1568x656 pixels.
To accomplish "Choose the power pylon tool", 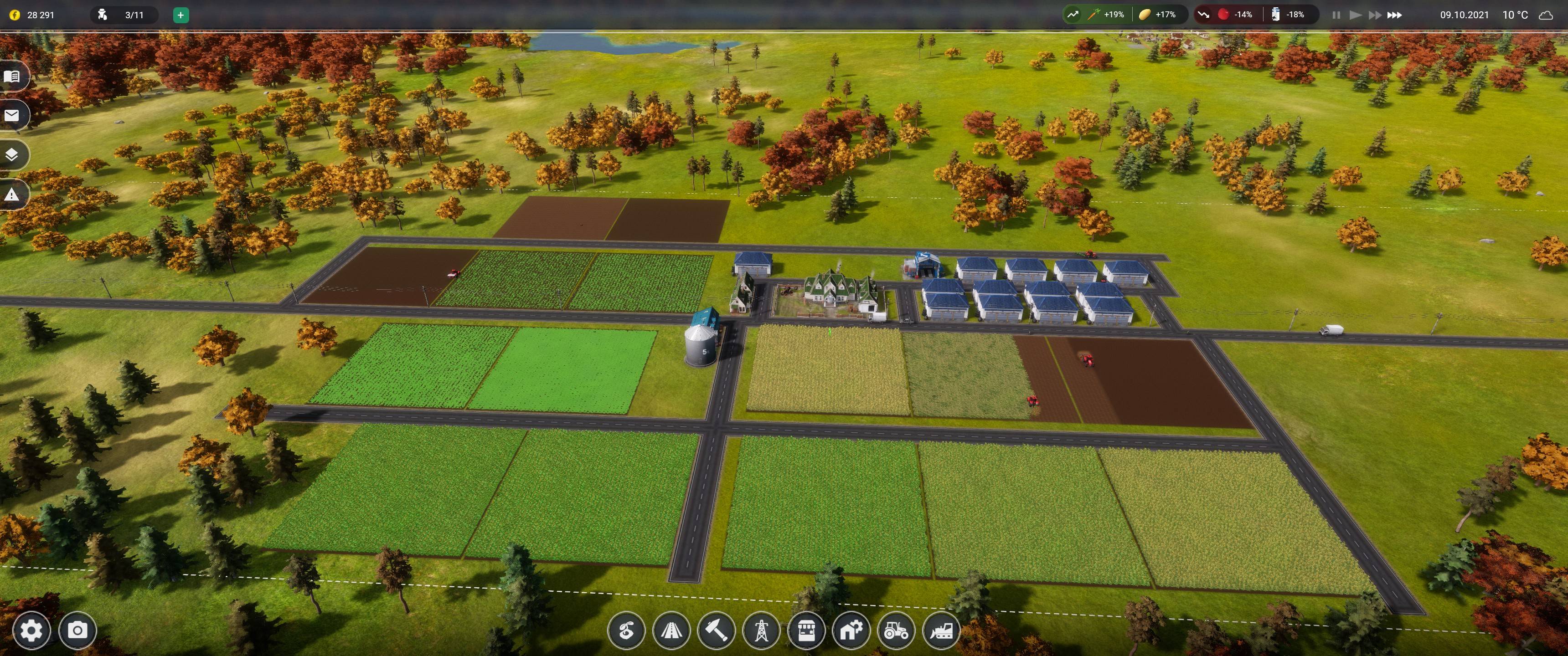I will [x=762, y=631].
